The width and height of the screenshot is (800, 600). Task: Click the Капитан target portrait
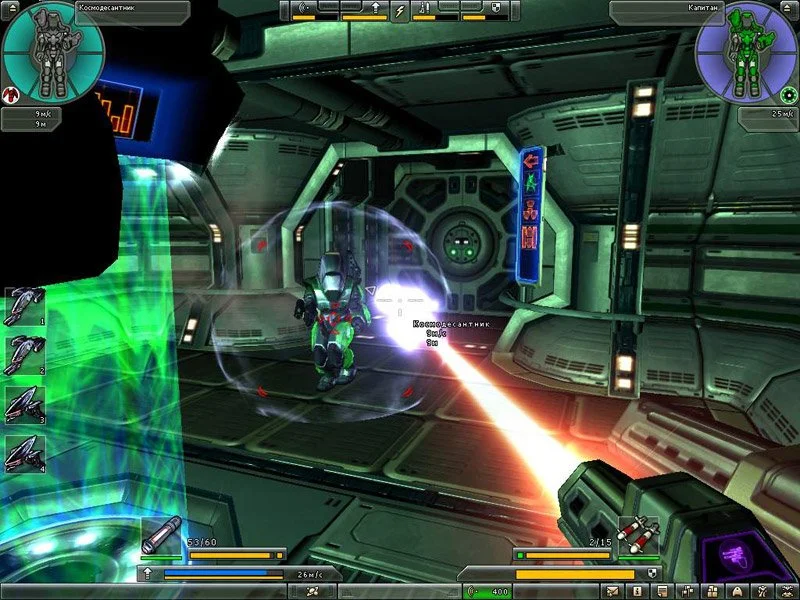pyautogui.click(x=743, y=52)
